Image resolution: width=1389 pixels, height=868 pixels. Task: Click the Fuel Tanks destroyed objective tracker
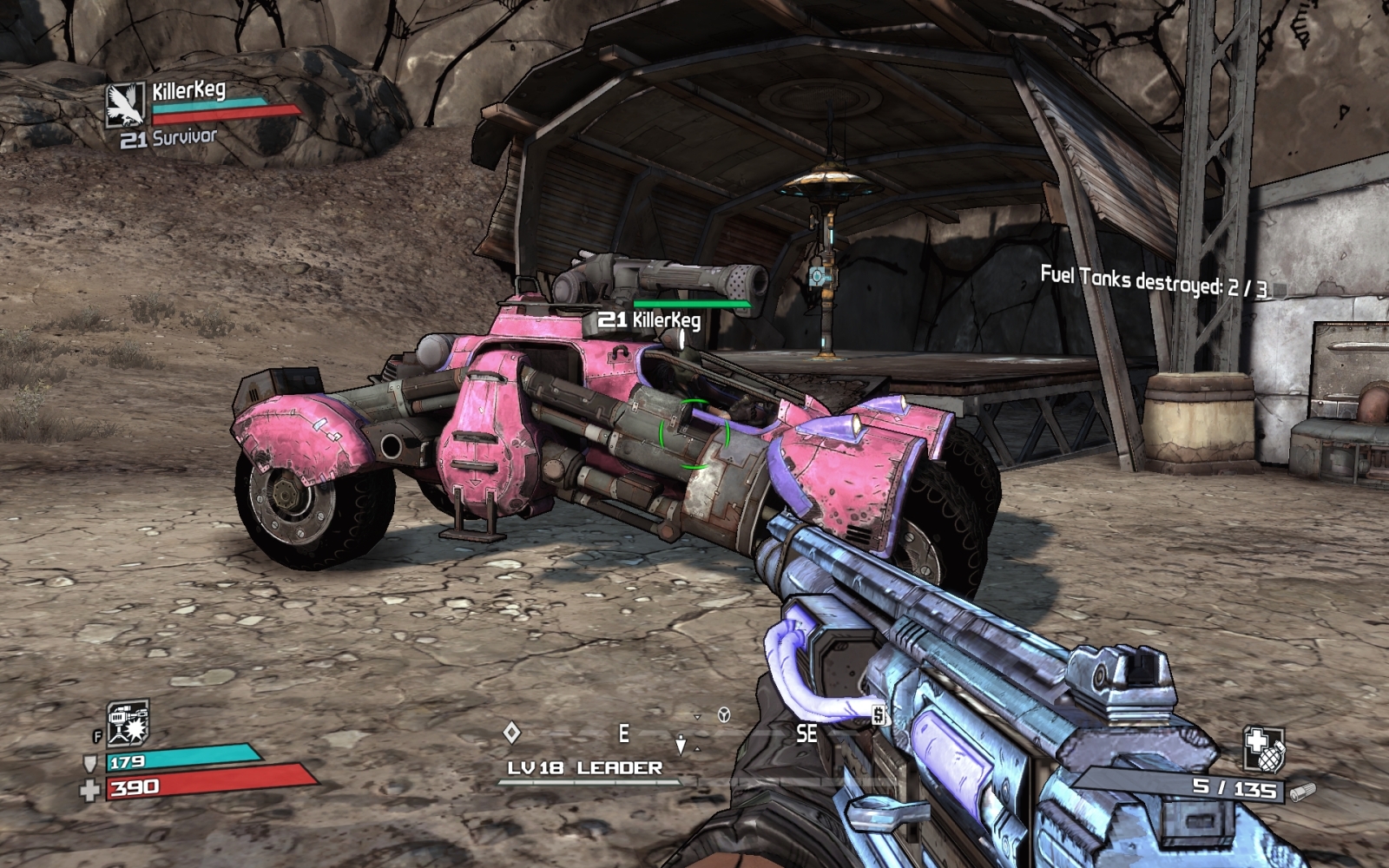[x=1153, y=281]
